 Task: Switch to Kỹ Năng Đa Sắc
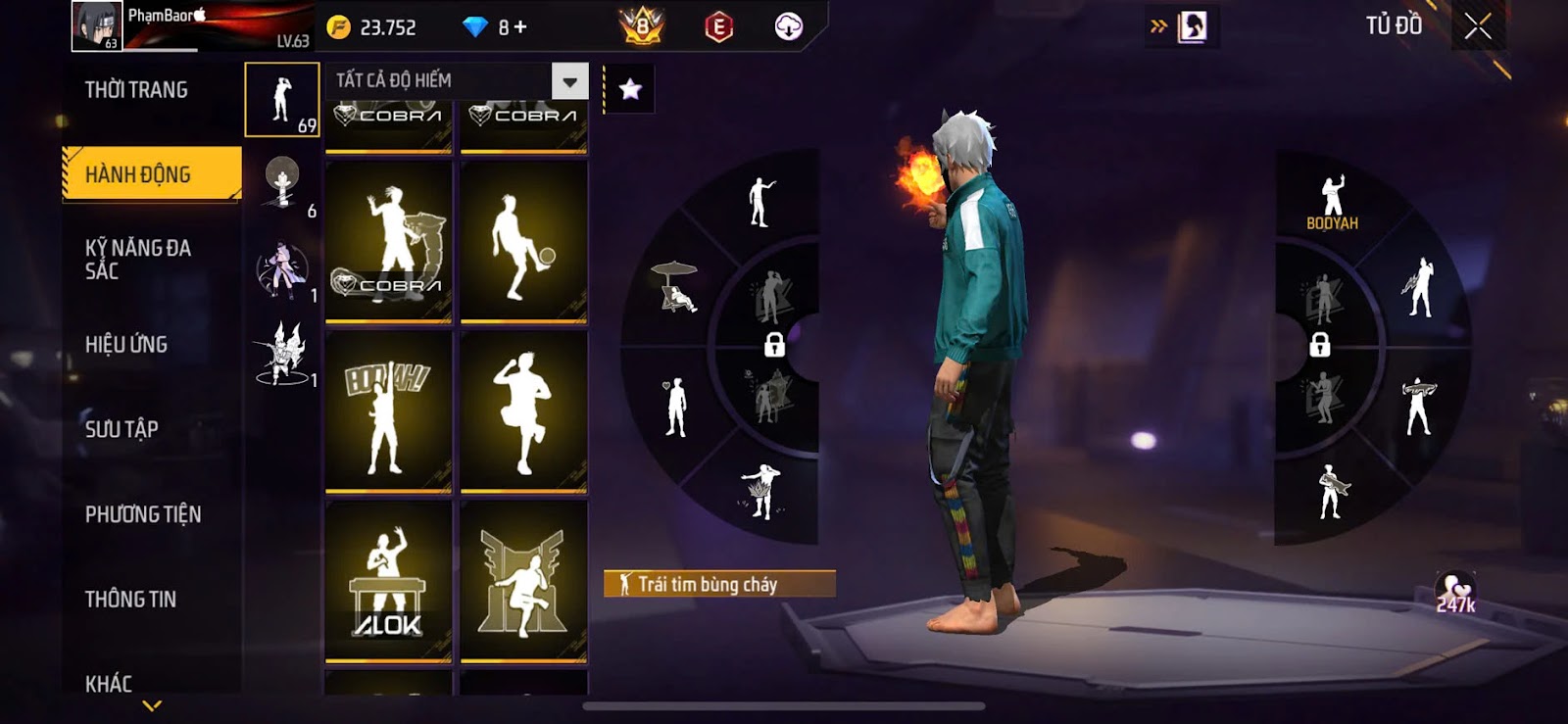point(138,259)
